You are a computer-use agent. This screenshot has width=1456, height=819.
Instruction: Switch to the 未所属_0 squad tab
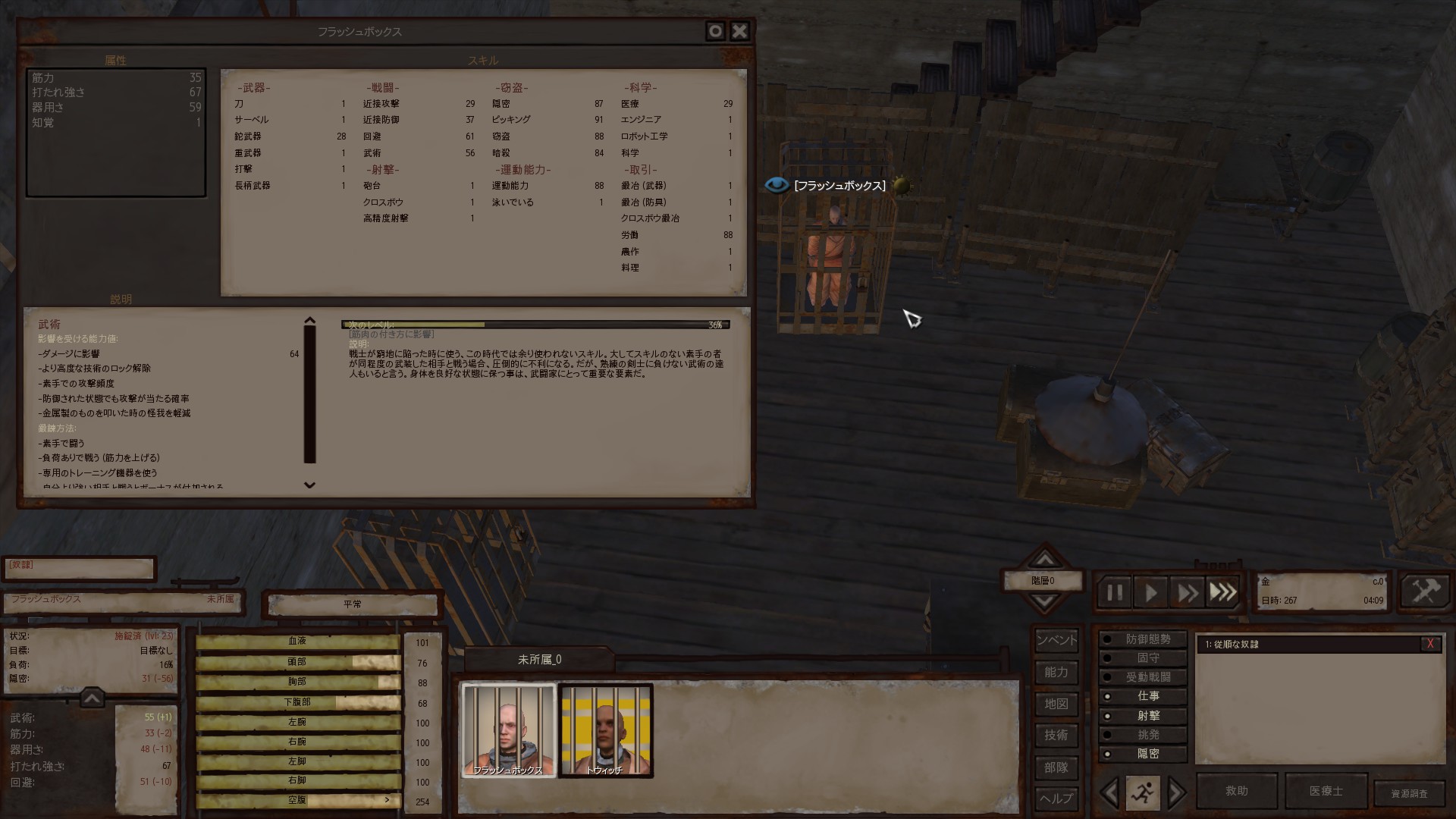point(539,660)
